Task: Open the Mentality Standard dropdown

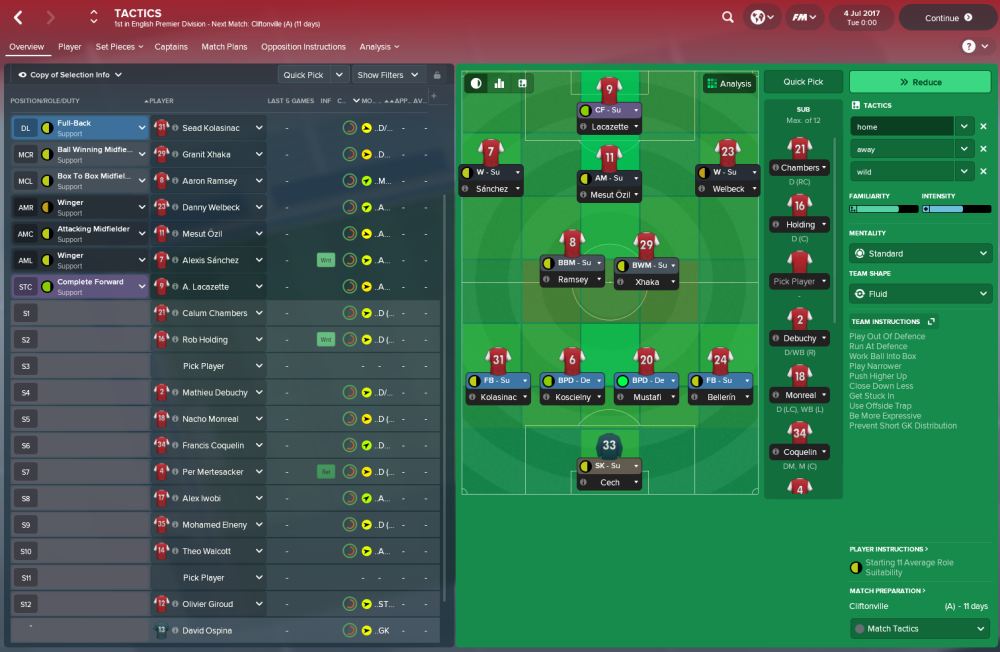Action: pyautogui.click(x=920, y=254)
